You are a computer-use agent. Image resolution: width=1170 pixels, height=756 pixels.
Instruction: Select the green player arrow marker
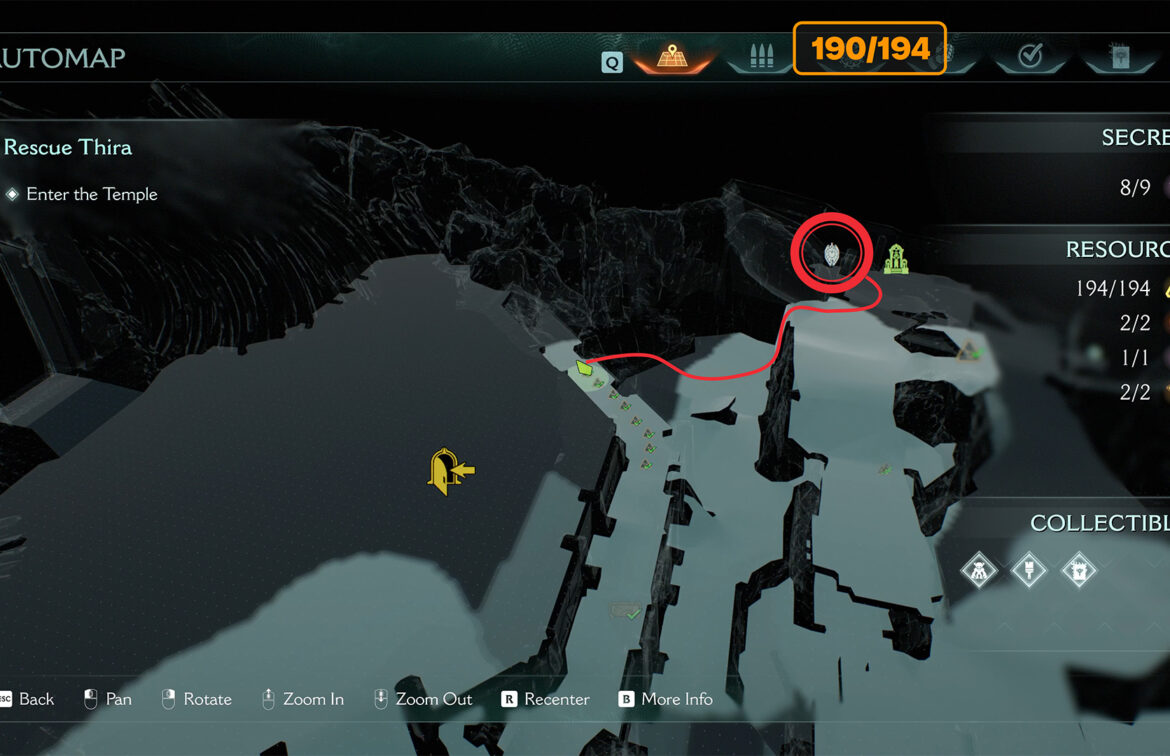click(582, 369)
